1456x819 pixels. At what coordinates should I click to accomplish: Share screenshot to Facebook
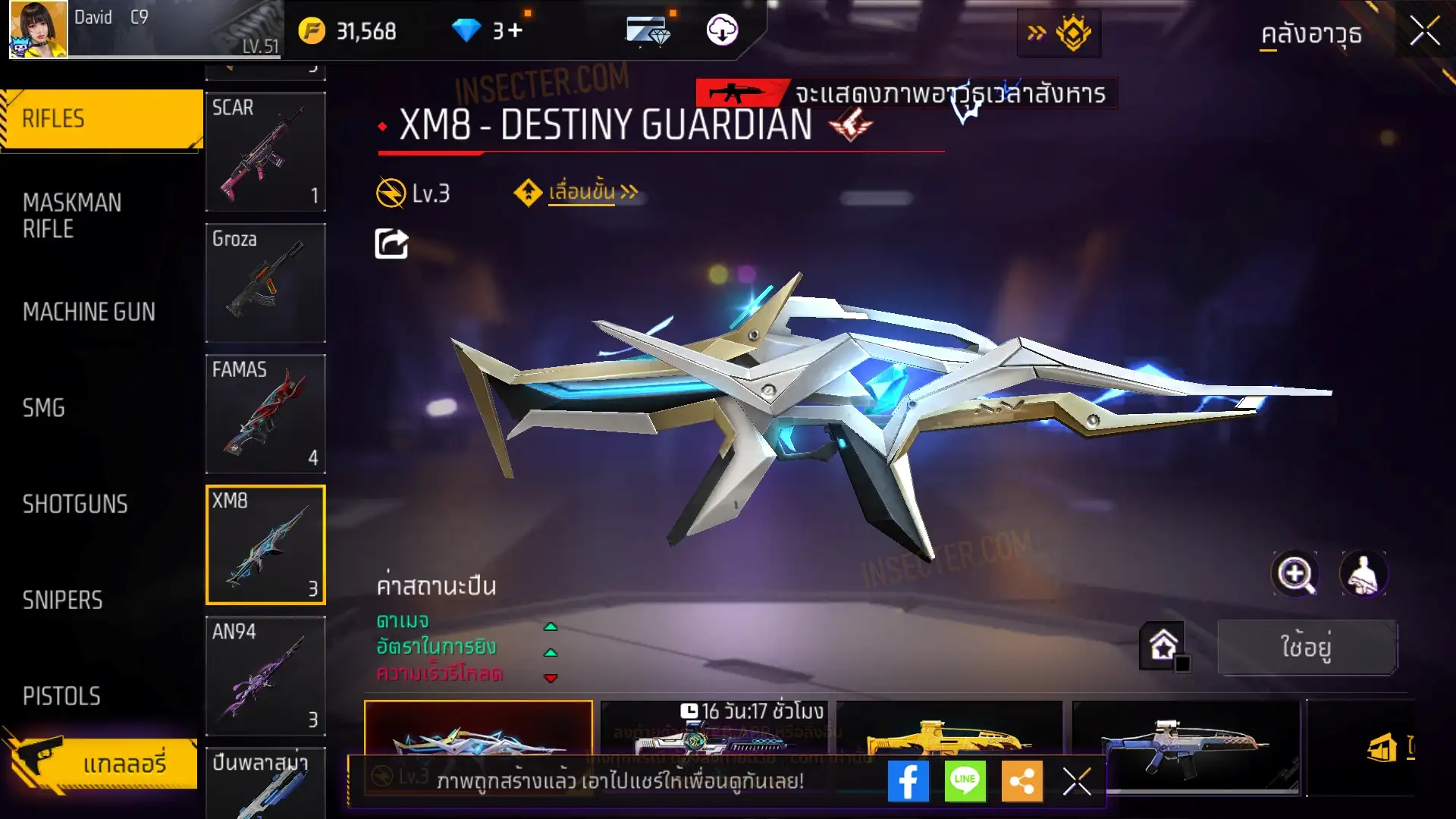908,781
